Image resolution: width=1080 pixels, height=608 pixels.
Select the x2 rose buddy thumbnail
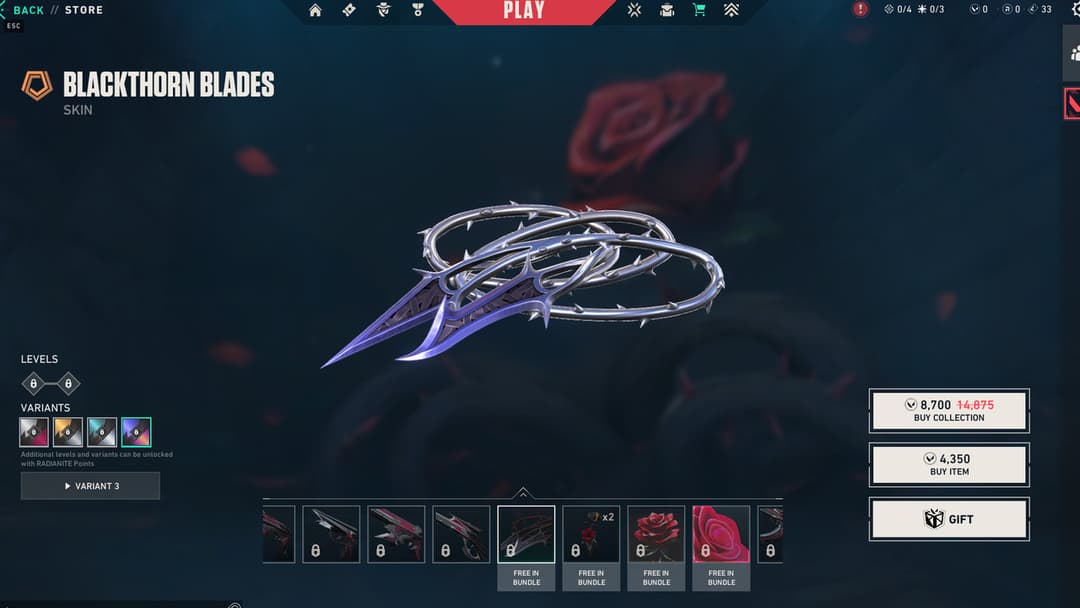pyautogui.click(x=591, y=534)
